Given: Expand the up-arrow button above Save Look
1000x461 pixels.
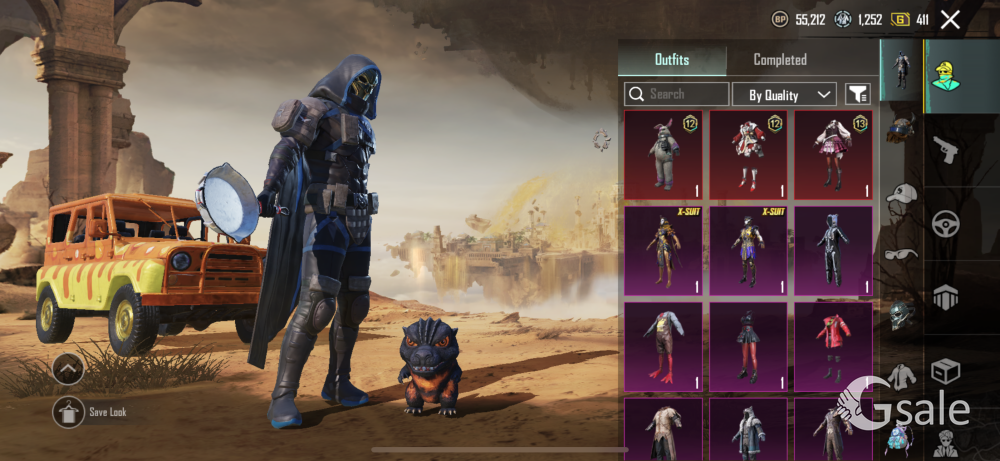Looking at the screenshot, I should [69, 370].
